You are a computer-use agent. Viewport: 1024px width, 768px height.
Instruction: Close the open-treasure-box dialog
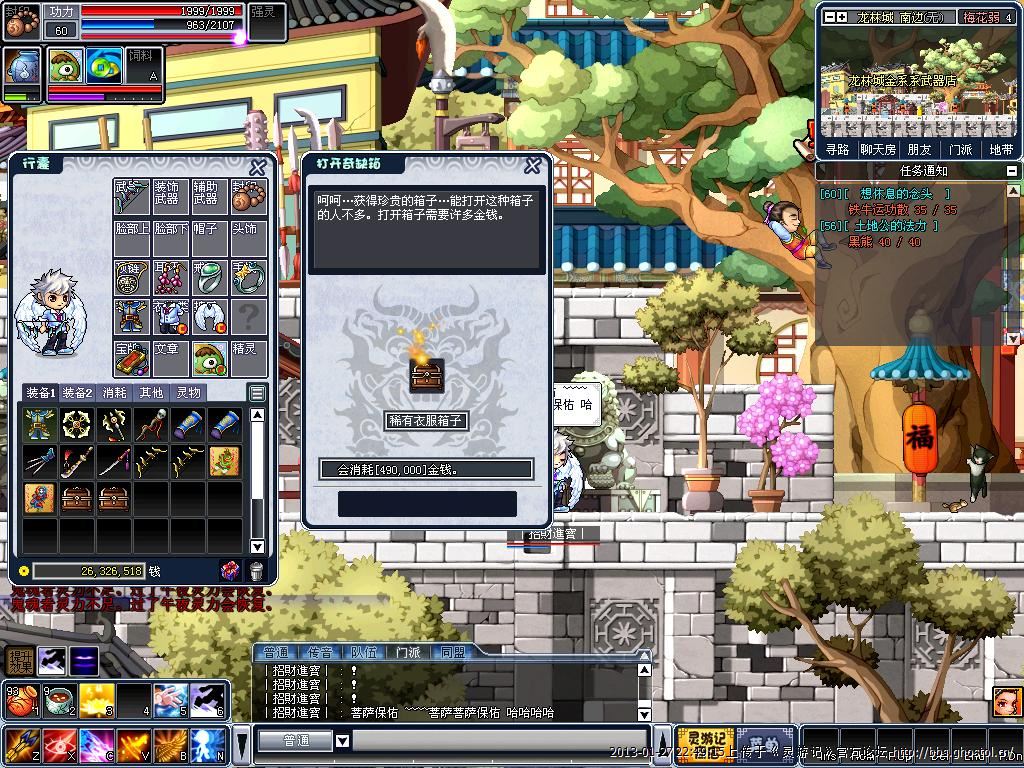(x=534, y=166)
